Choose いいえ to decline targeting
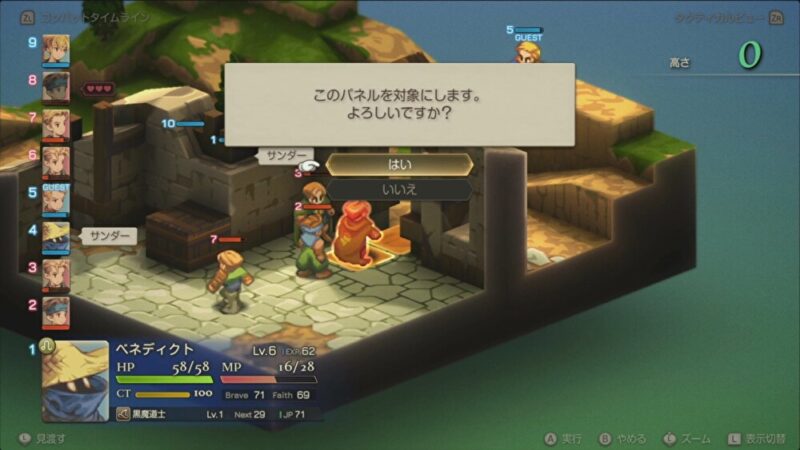Screen dimensions: 800x450 [x=399, y=189]
